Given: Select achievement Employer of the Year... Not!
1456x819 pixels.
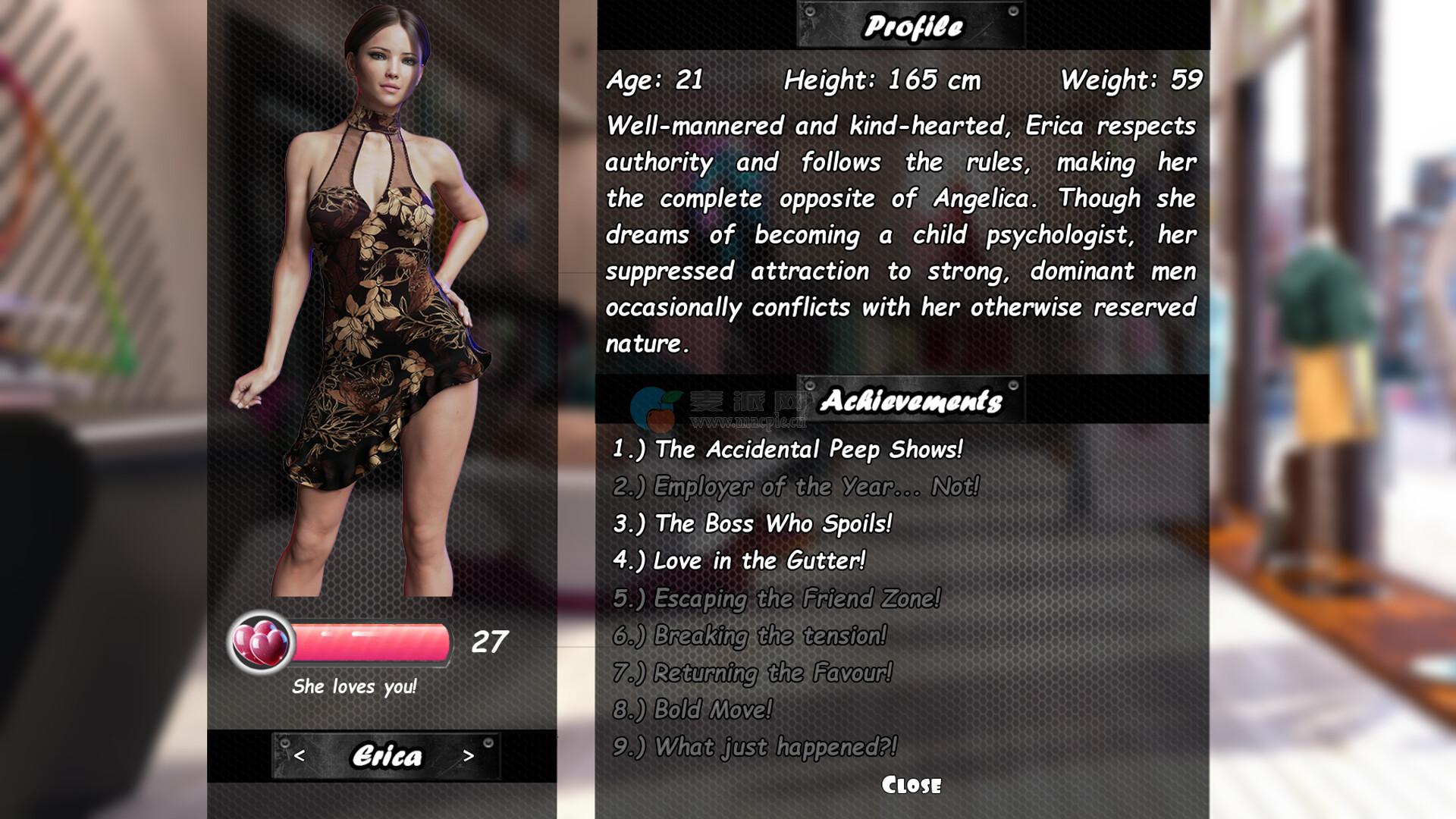Looking at the screenshot, I should coord(795,486).
